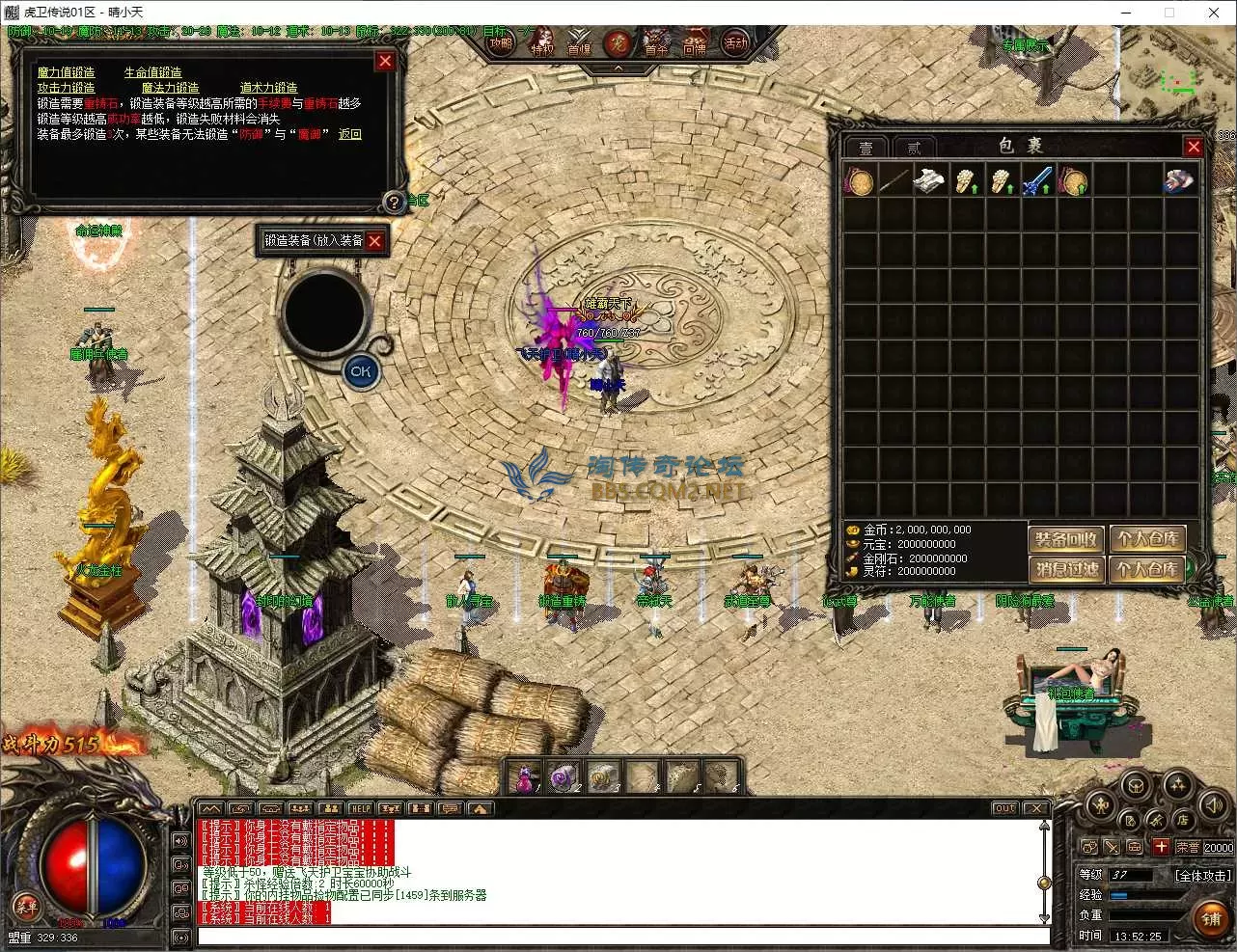This screenshot has width=1237, height=952.
Task: Use the pink potion hotbar slot
Action: [x=526, y=775]
